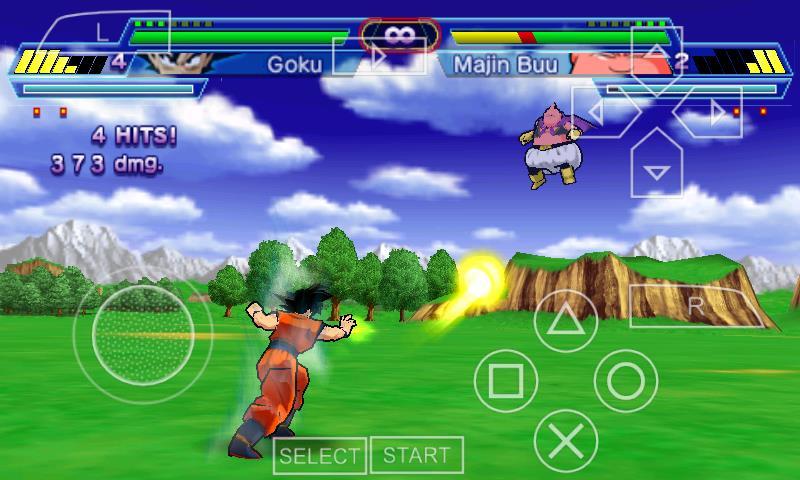Tap the L shoulder button overlay
Image resolution: width=800 pixels, height=480 pixels.
point(105,32)
